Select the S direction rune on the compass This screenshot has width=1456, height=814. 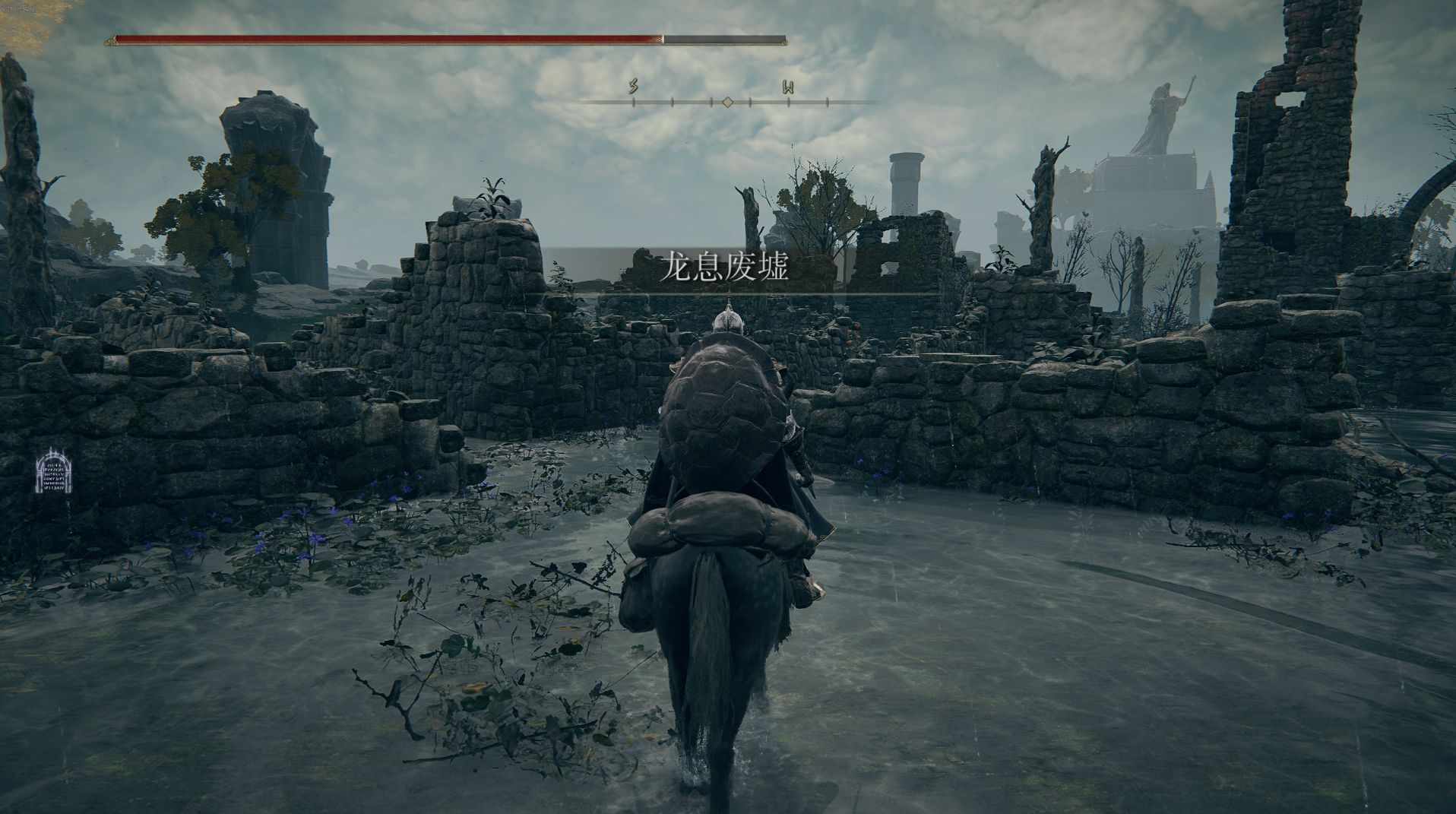633,87
